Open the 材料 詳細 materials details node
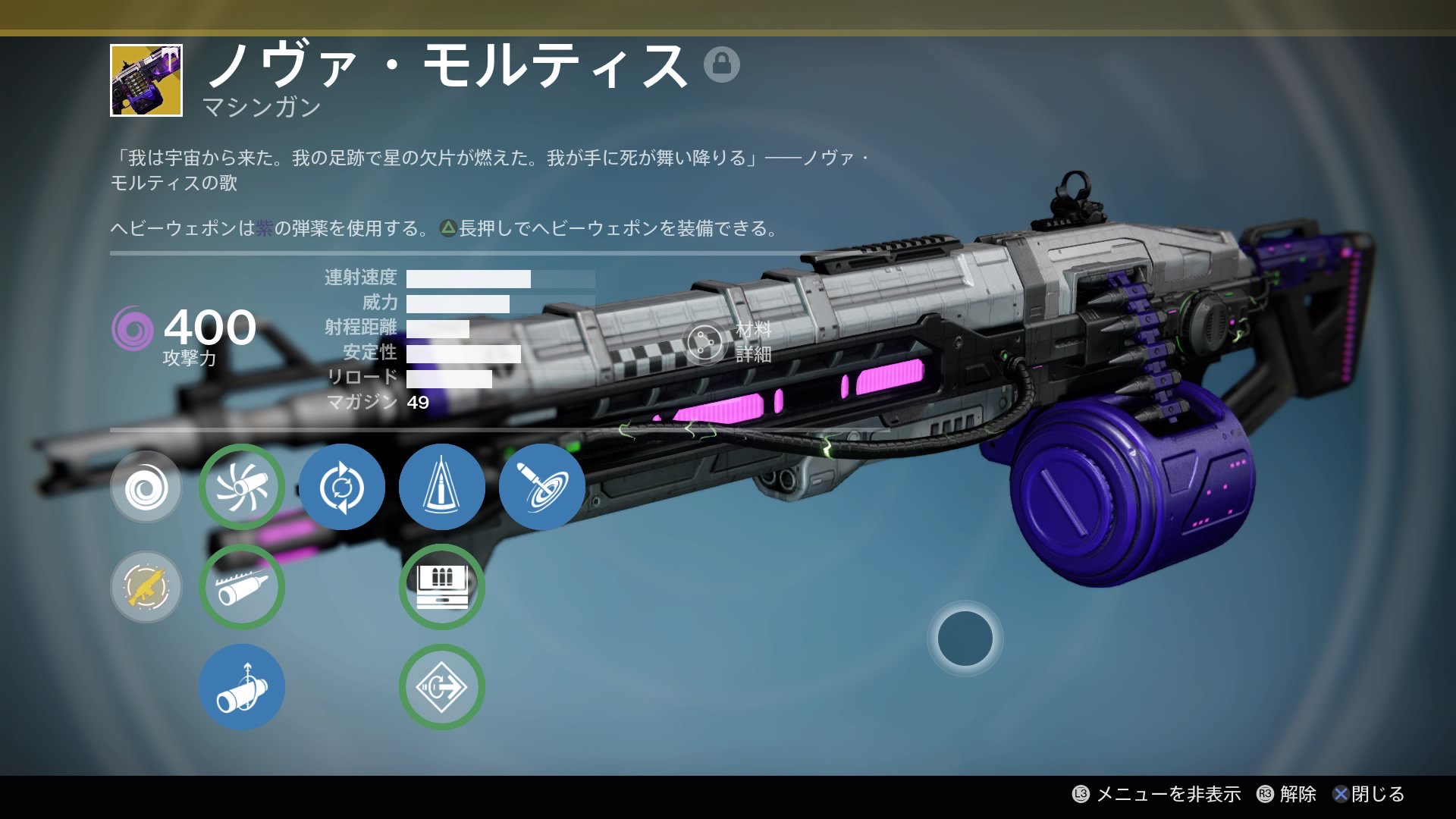This screenshot has height=819, width=1456. click(705, 343)
